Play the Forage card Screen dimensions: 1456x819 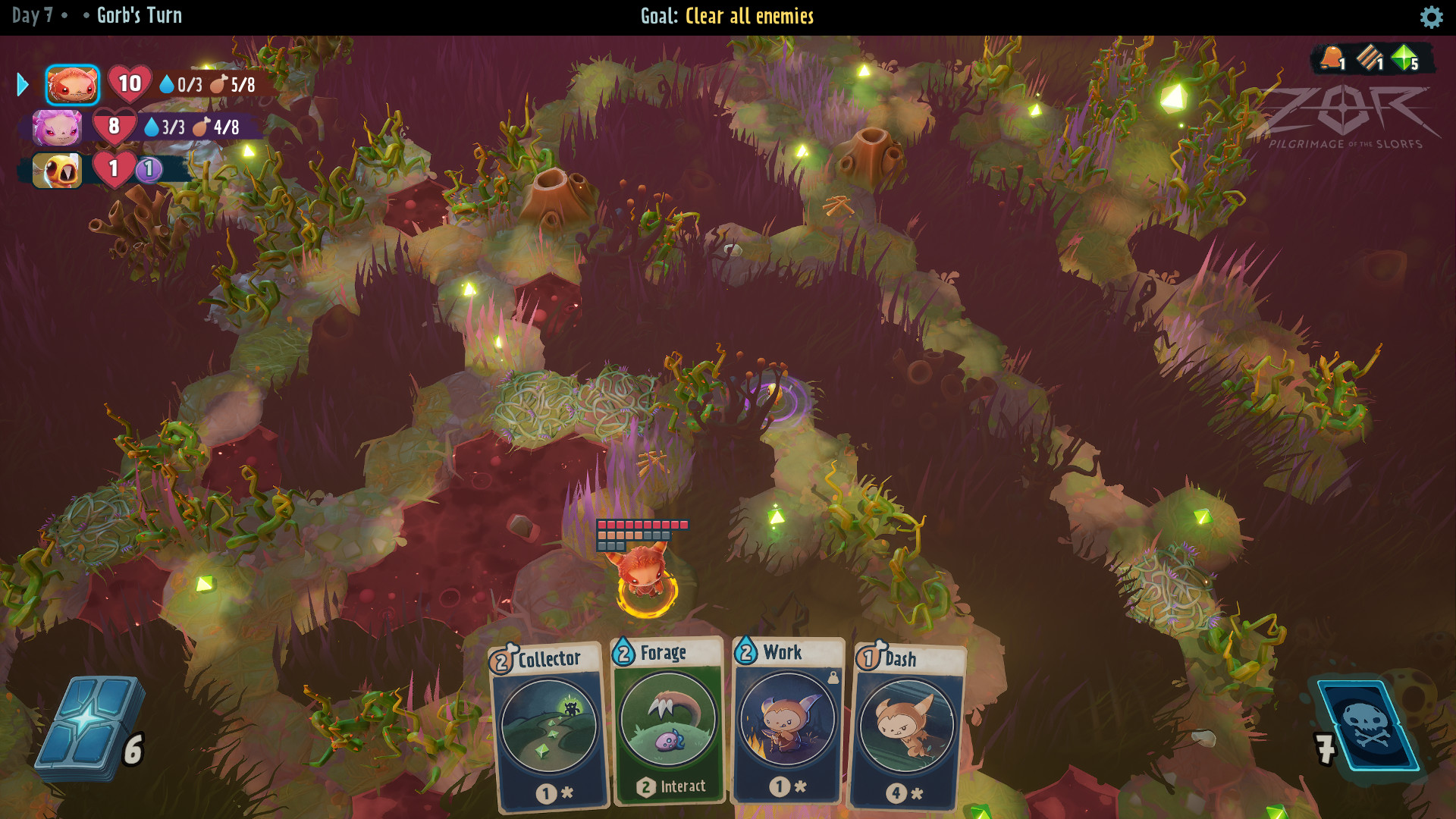pos(667,728)
